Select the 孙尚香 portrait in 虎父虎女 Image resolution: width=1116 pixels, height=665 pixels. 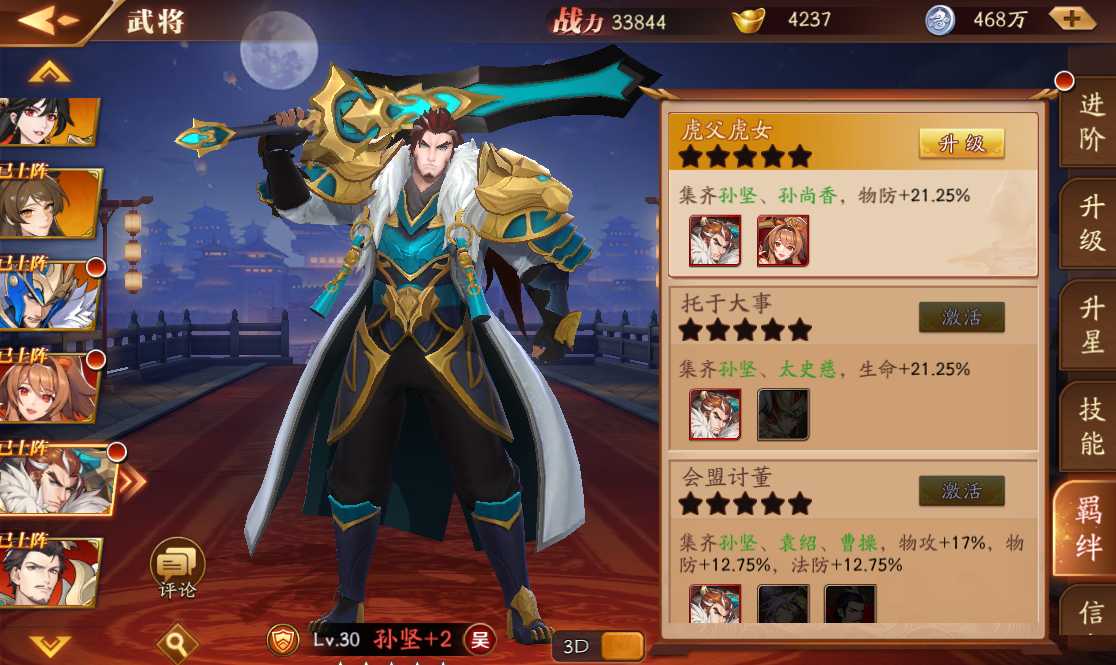coord(783,241)
